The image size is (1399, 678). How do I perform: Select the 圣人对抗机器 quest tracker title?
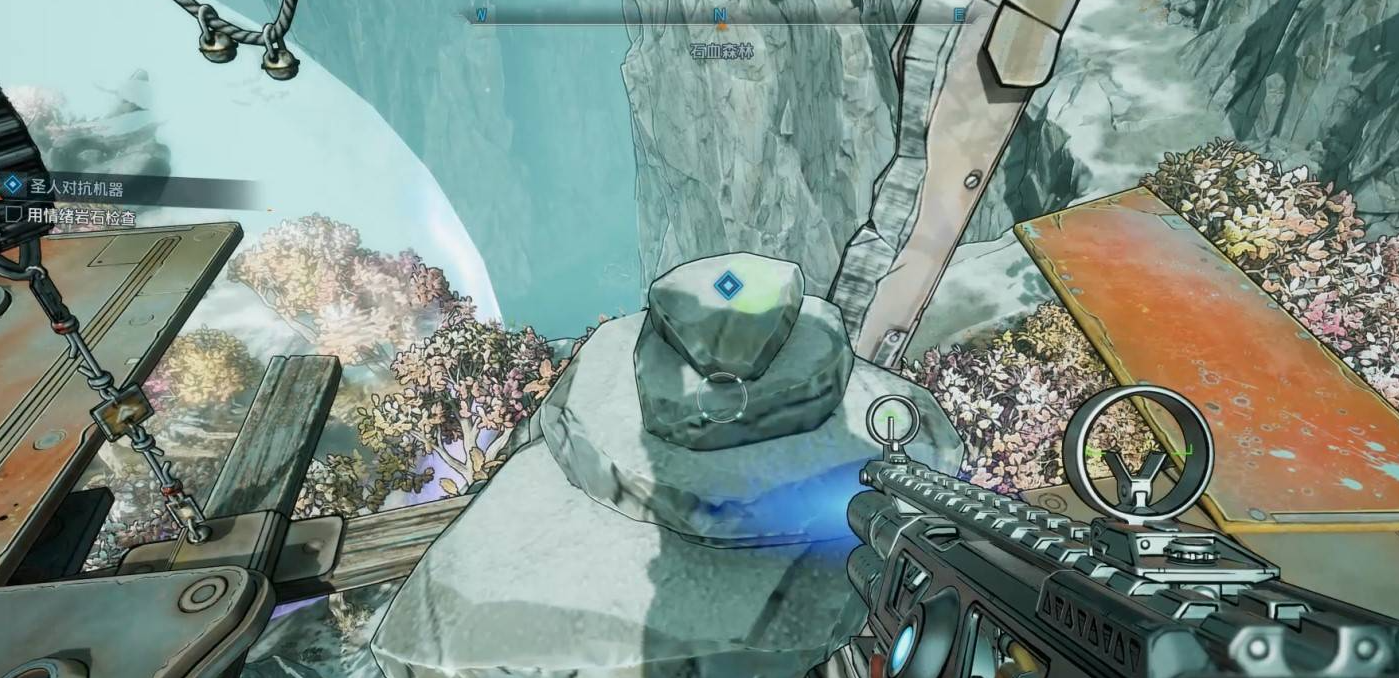click(x=75, y=188)
